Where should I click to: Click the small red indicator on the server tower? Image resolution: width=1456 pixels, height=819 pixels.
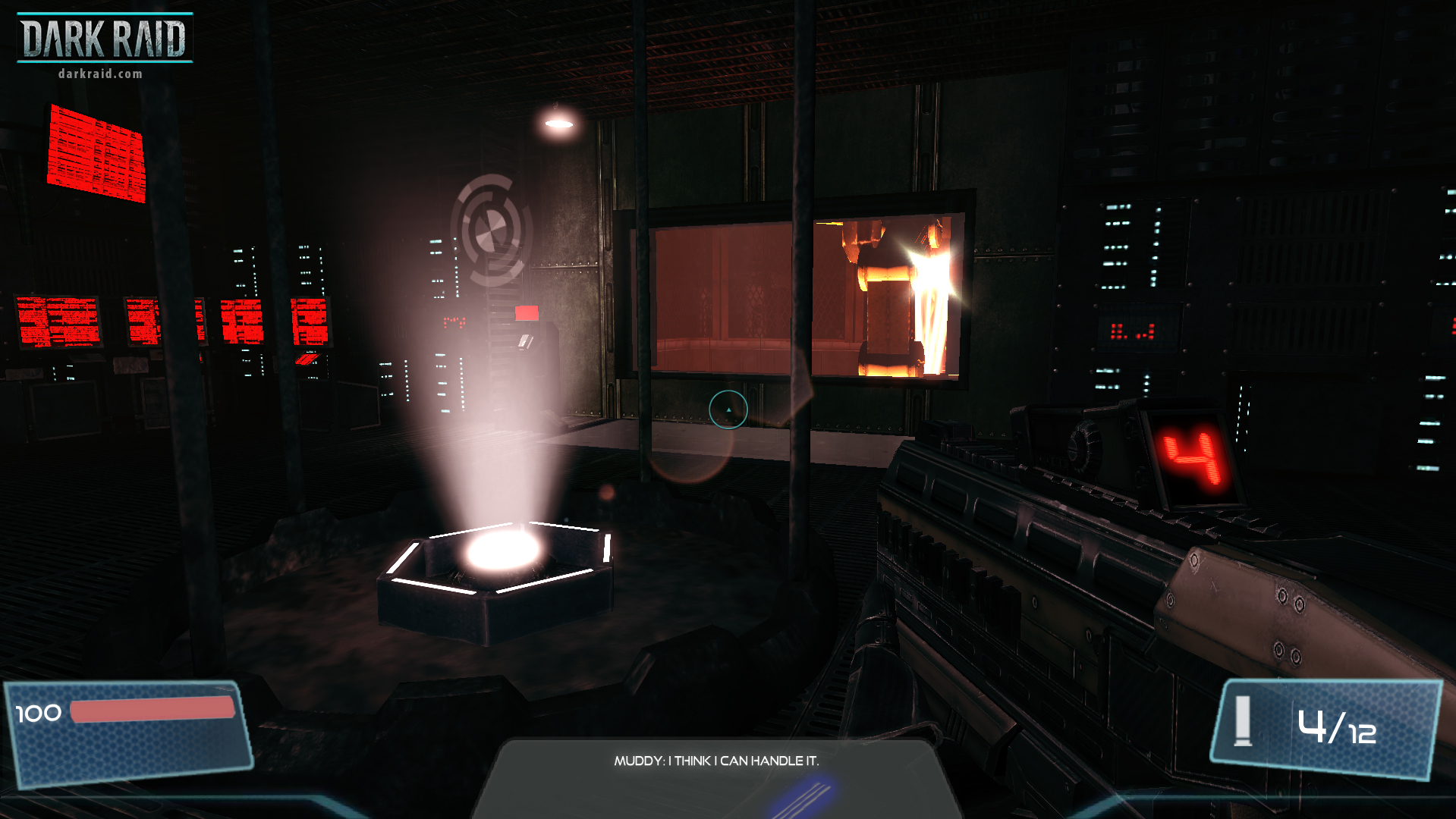tap(527, 312)
